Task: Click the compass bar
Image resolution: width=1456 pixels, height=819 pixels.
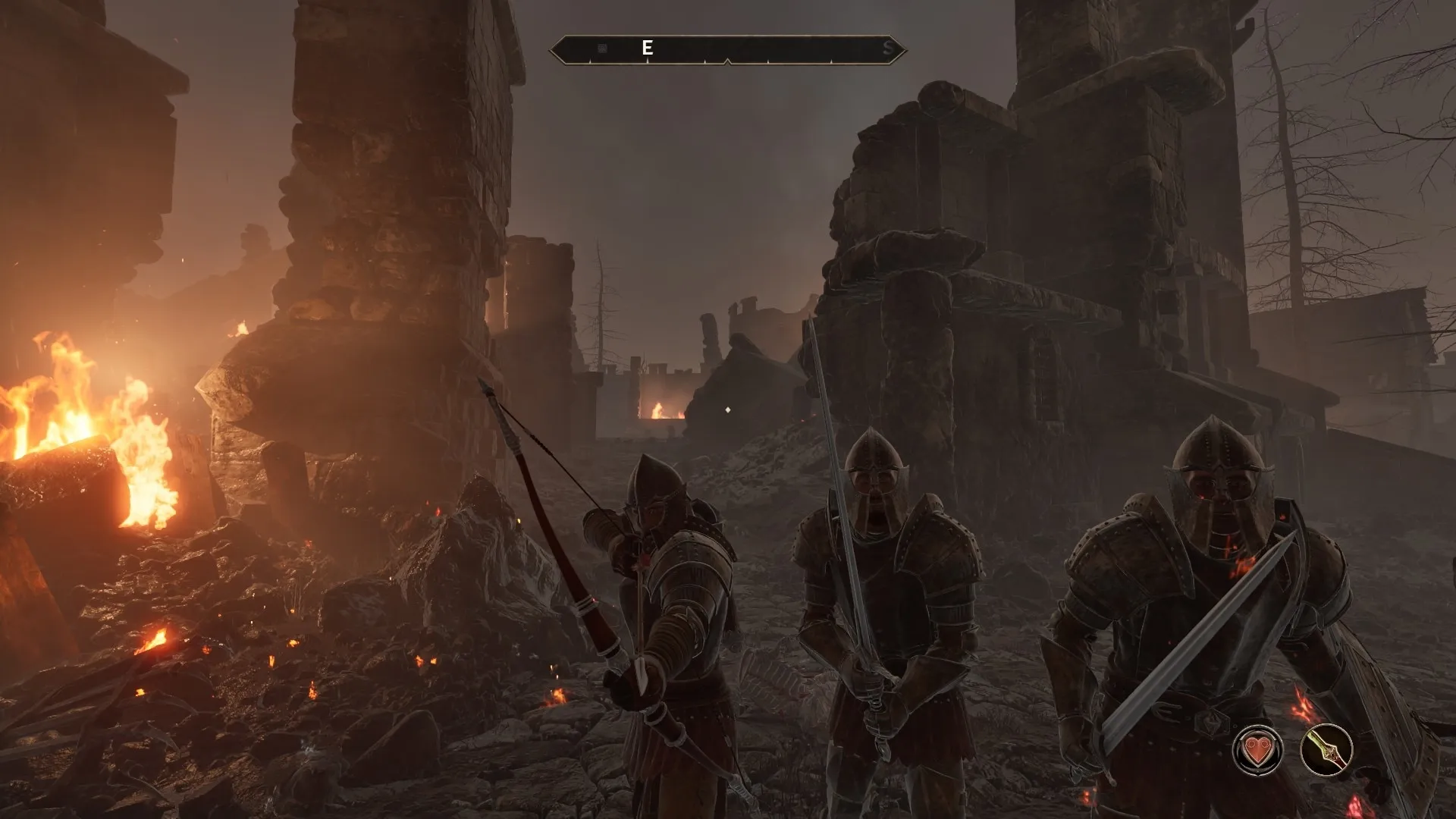Action: pyautogui.click(x=727, y=49)
